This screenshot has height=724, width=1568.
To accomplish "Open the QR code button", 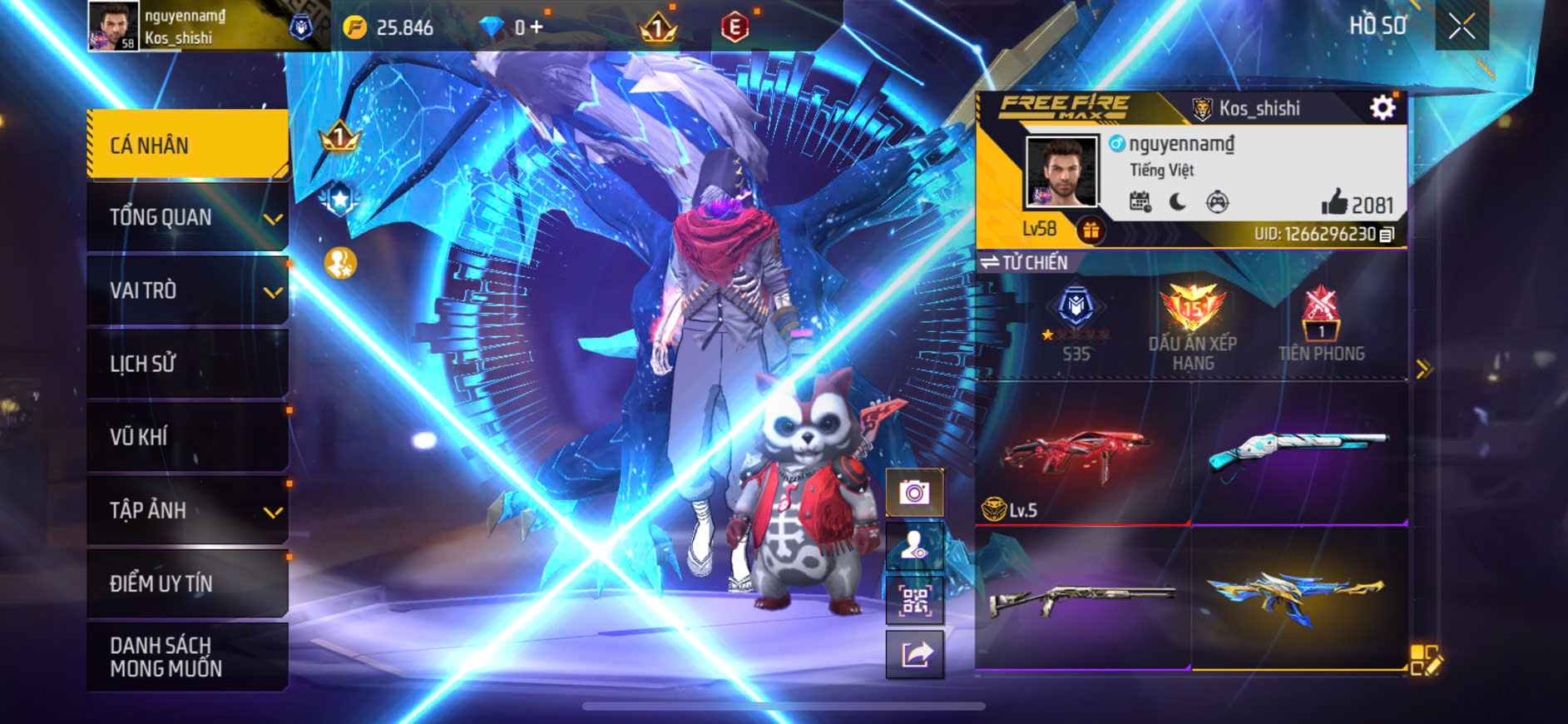I will coord(914,600).
